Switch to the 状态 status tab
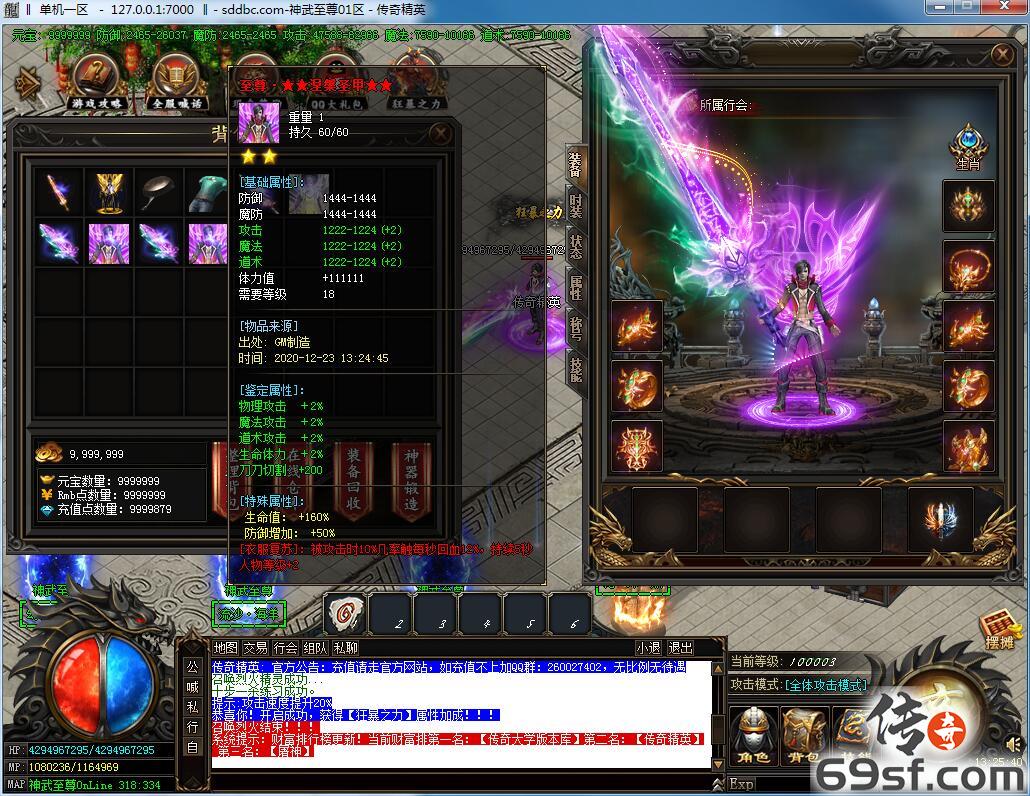This screenshot has height=796, width=1030. click(x=576, y=247)
